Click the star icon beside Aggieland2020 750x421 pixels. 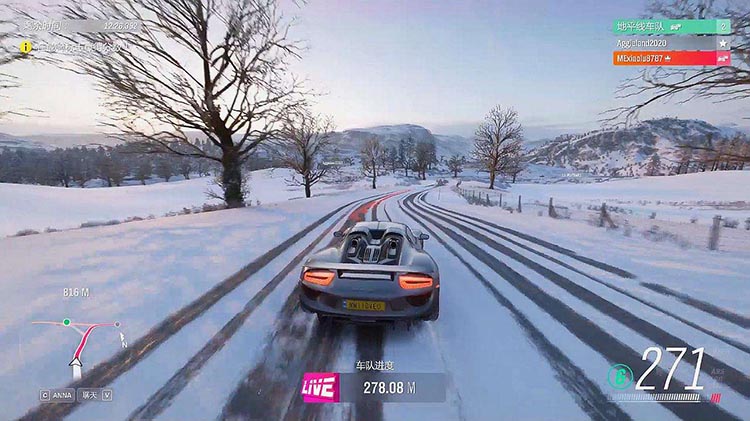click(722, 43)
